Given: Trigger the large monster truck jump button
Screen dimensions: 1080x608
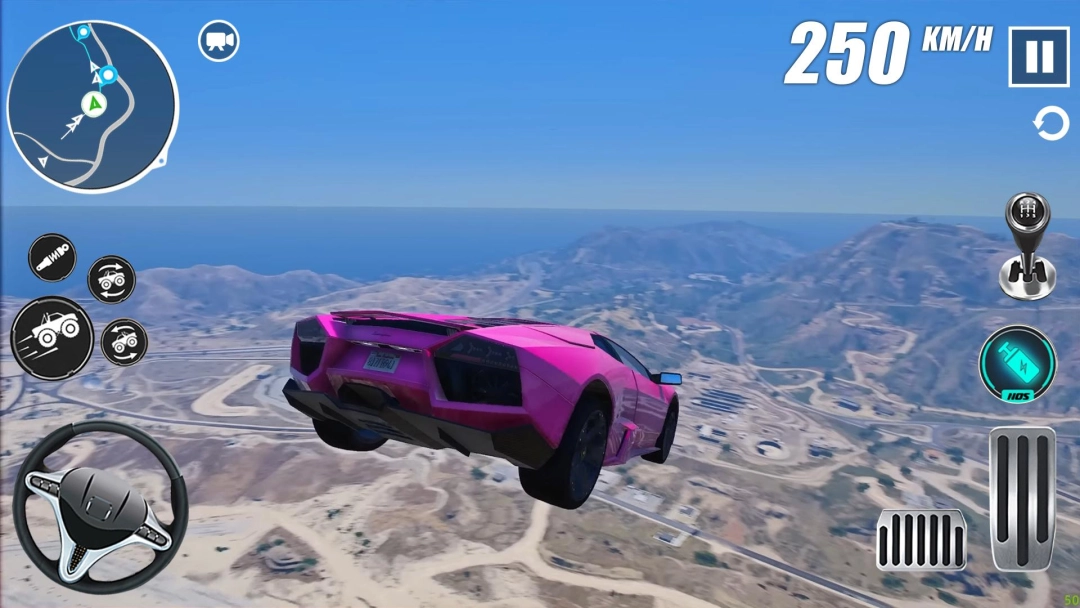Looking at the screenshot, I should click(x=52, y=337).
